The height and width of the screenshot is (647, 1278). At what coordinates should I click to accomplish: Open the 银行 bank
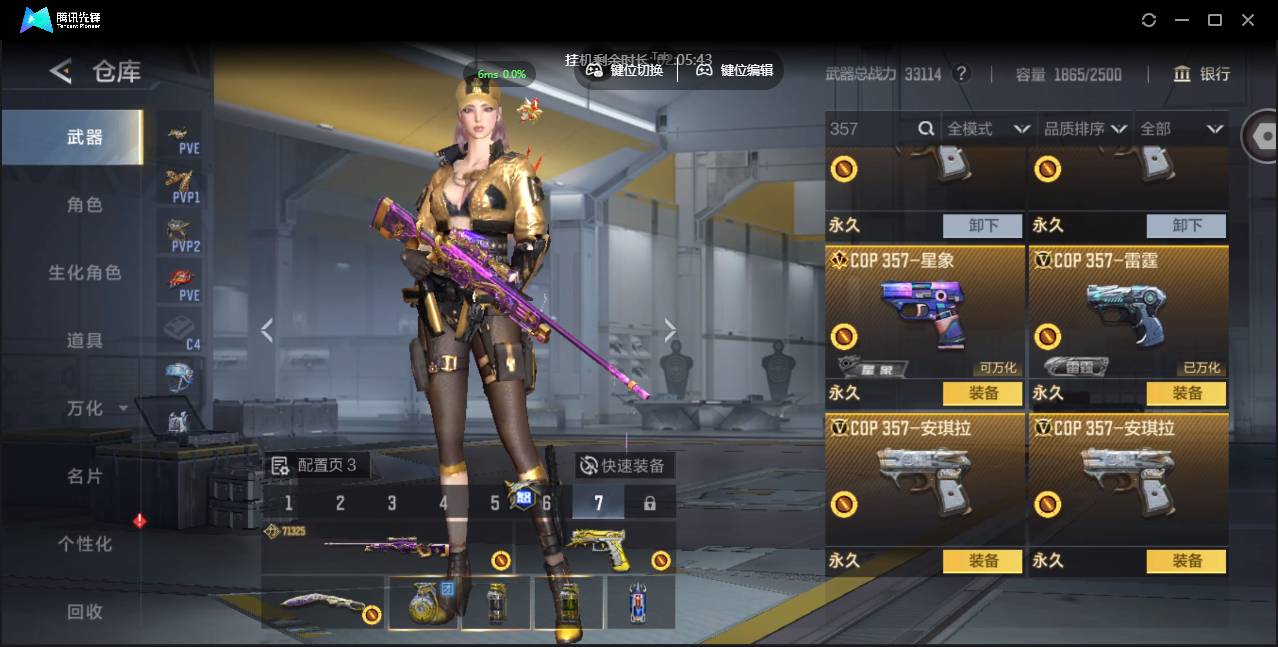1201,74
